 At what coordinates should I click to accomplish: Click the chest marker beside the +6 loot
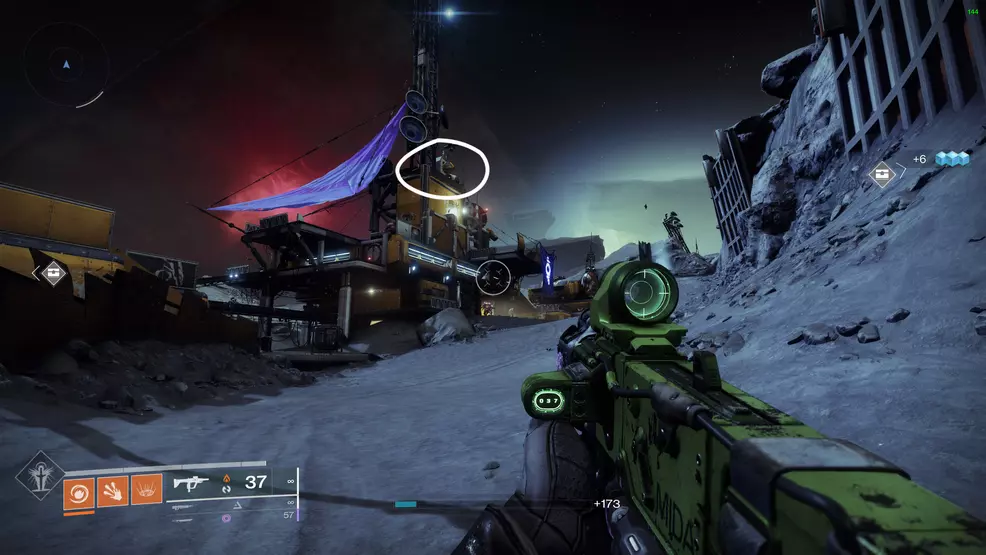tap(883, 174)
